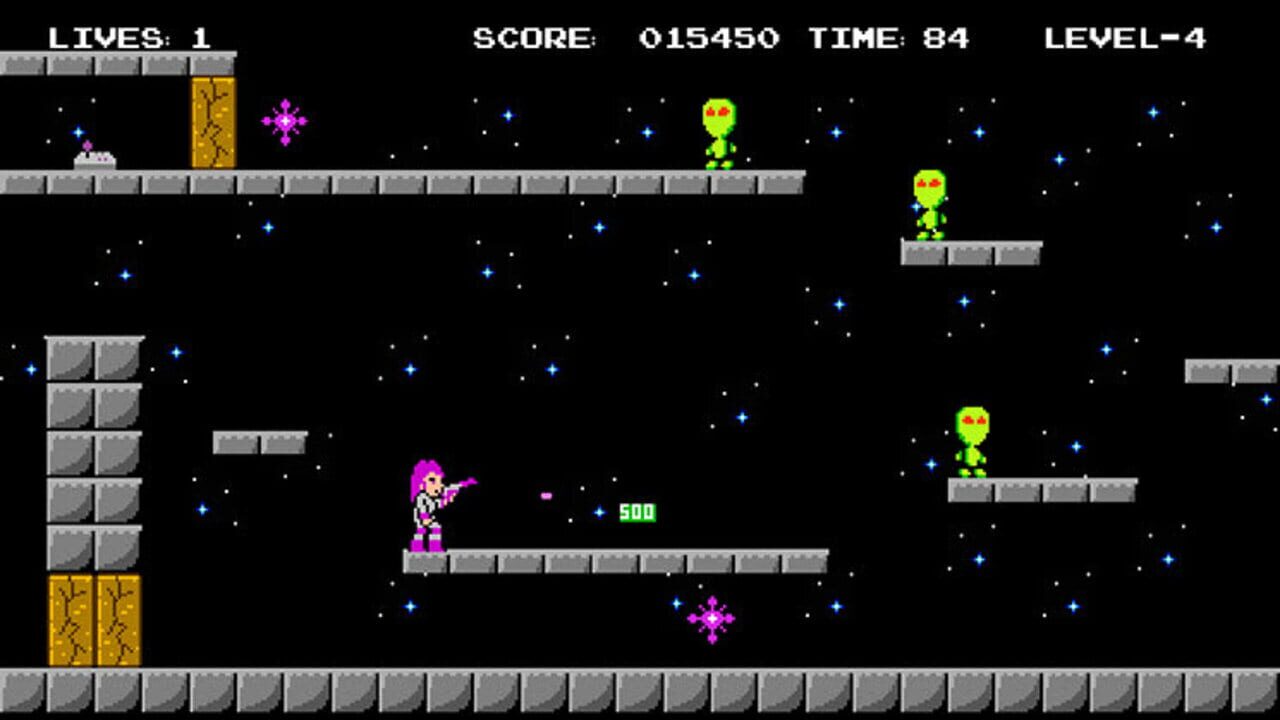Collect the magenta snowflake pickup near the top-left
This screenshot has width=1280, height=720.
286,120
